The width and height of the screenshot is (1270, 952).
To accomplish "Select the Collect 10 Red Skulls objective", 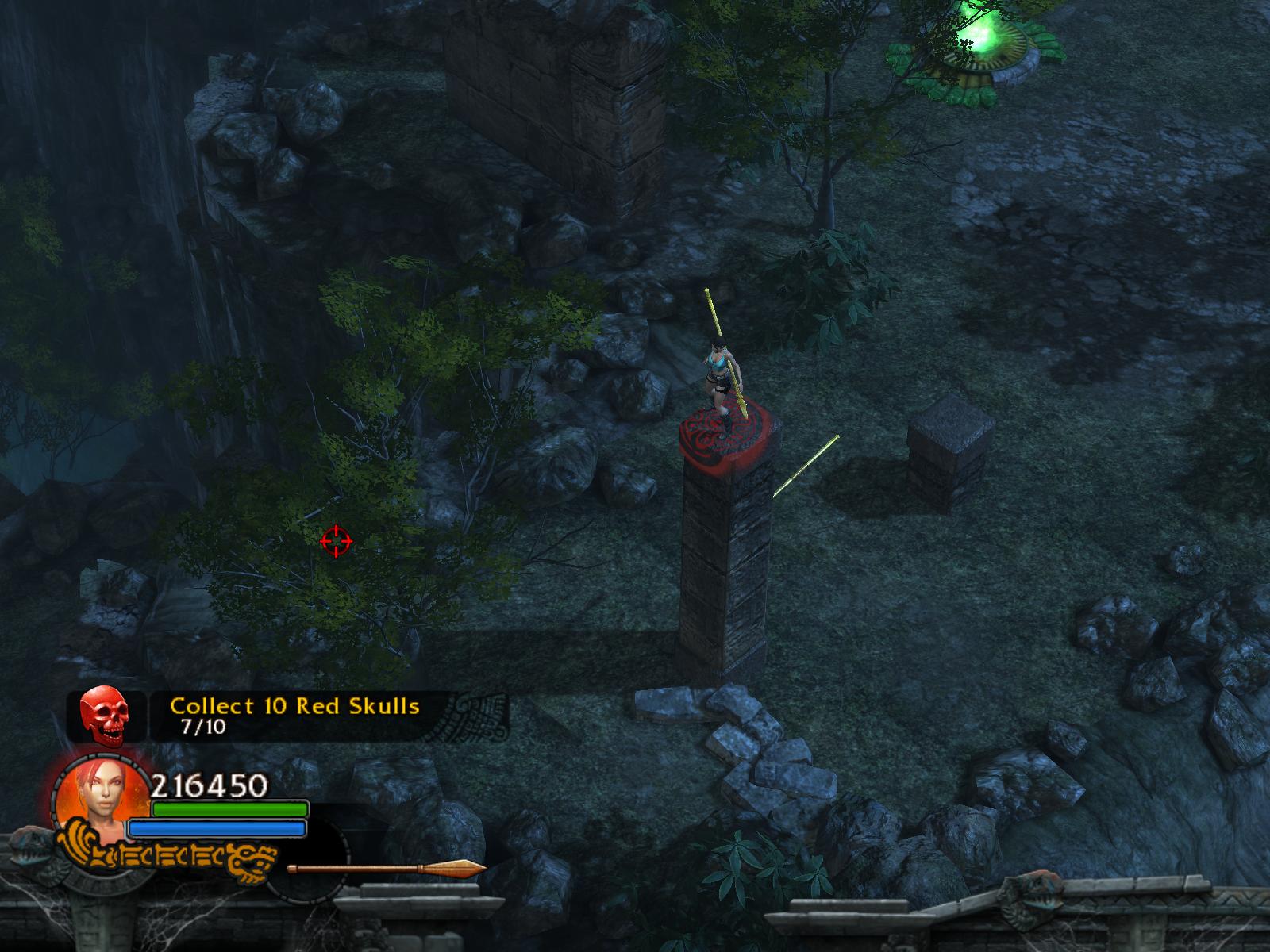I will coord(294,706).
